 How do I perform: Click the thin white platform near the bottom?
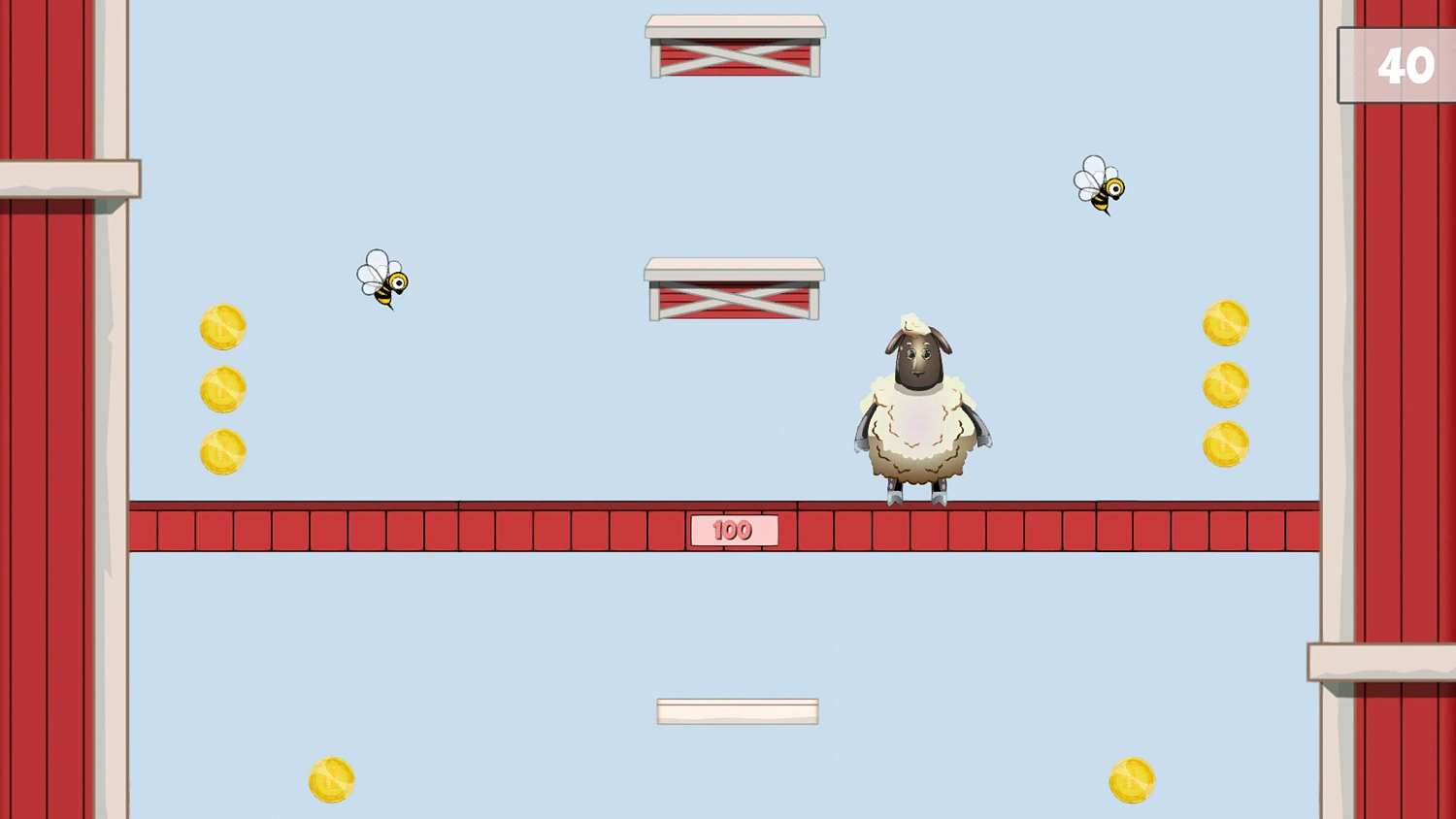pyautogui.click(x=738, y=711)
